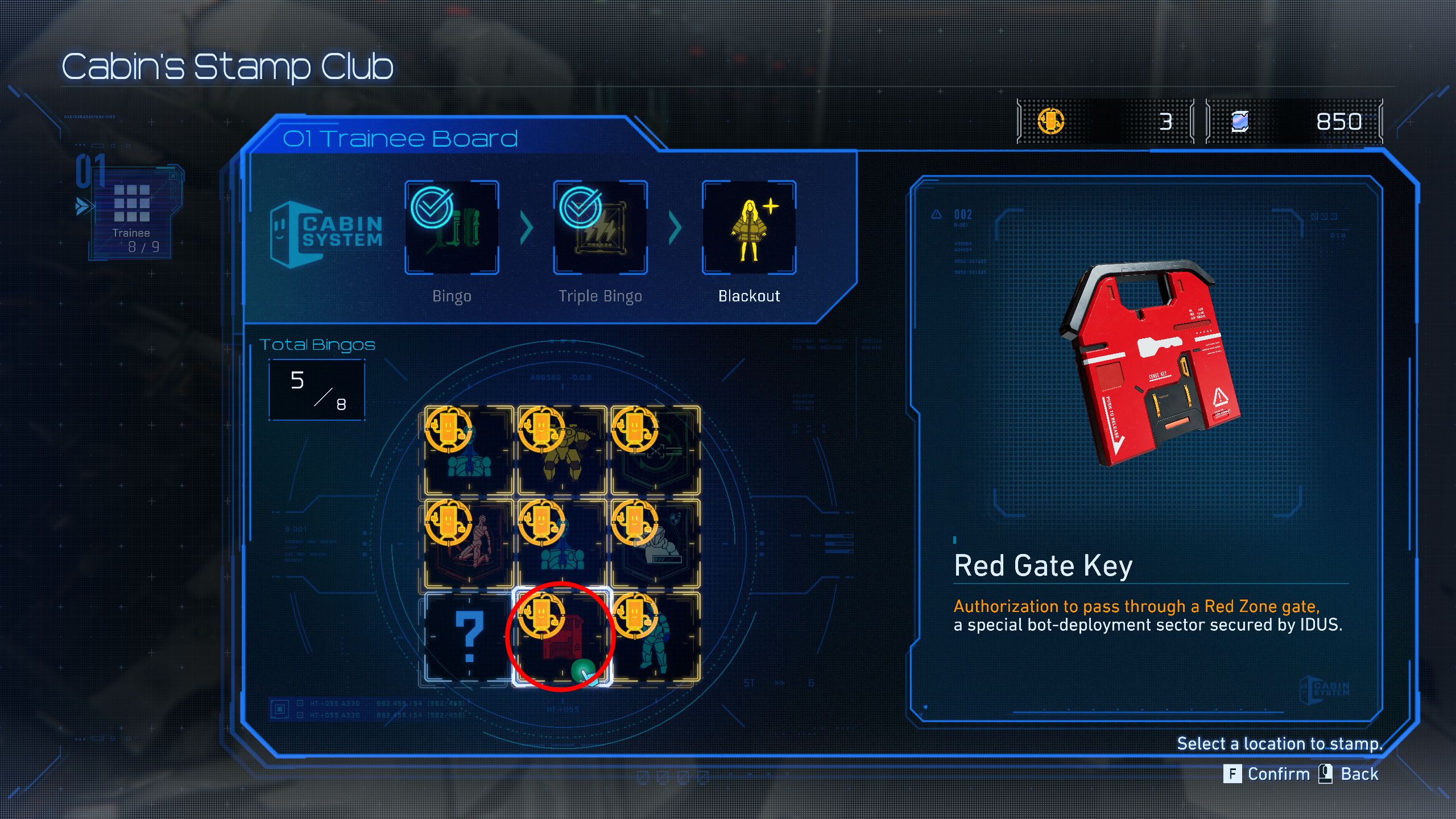
Task: Select the Blackout character reward icon
Action: [x=748, y=226]
